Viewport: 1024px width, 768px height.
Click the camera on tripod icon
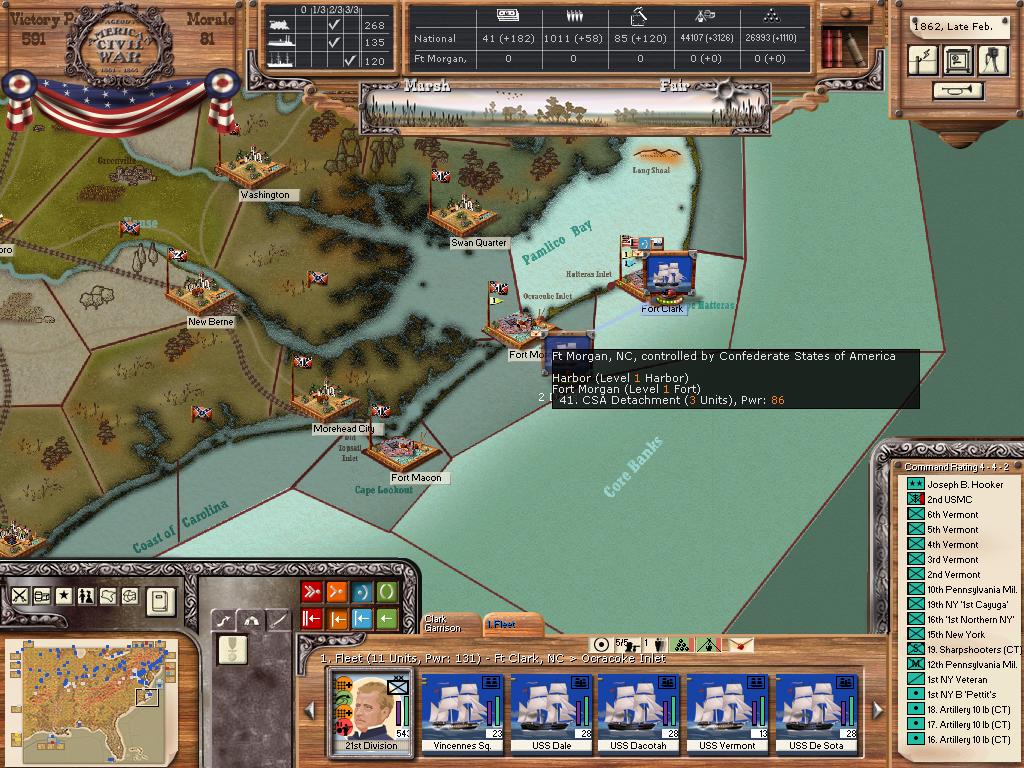coord(992,60)
